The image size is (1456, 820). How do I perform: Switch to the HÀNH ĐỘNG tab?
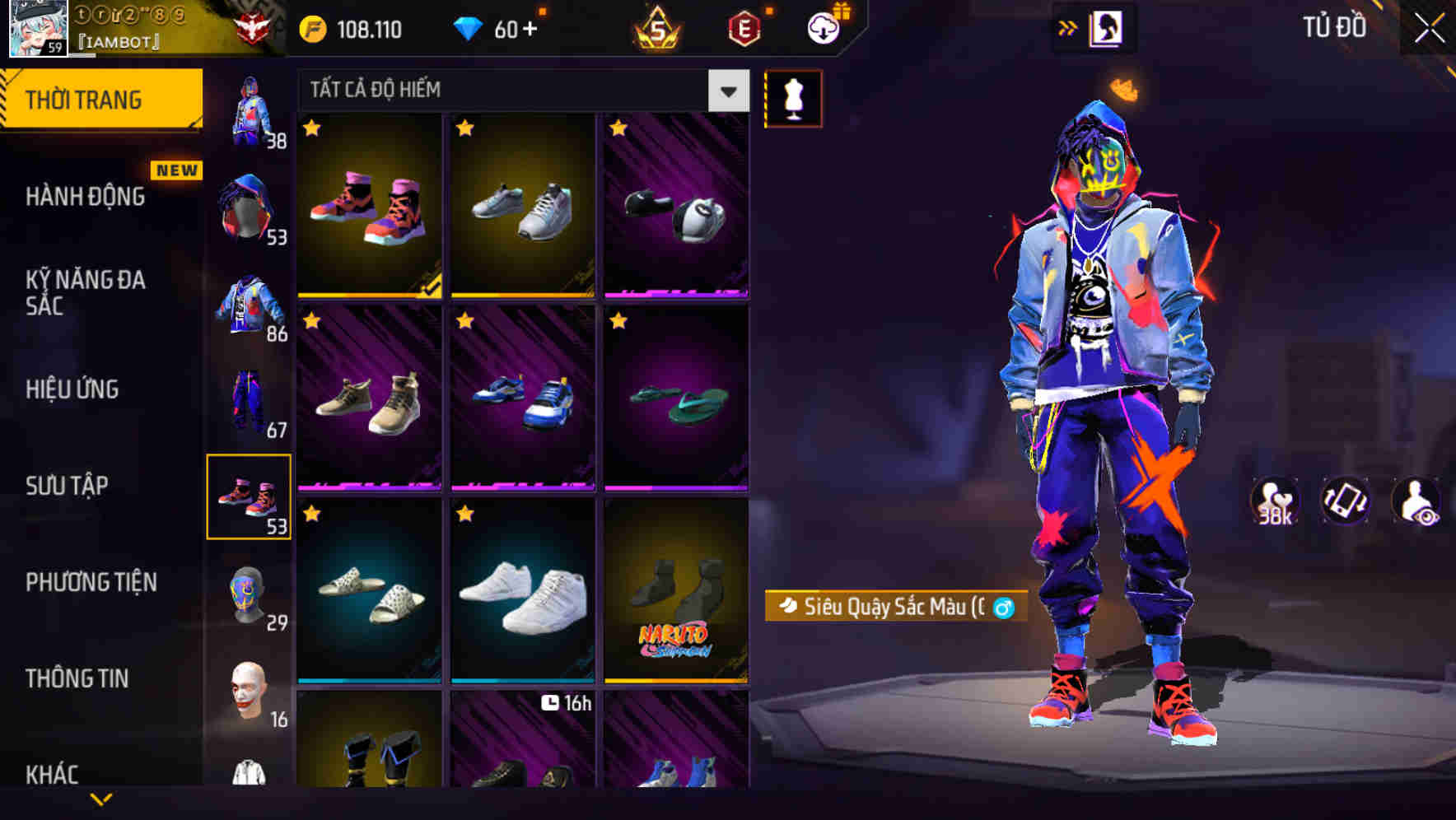85,197
